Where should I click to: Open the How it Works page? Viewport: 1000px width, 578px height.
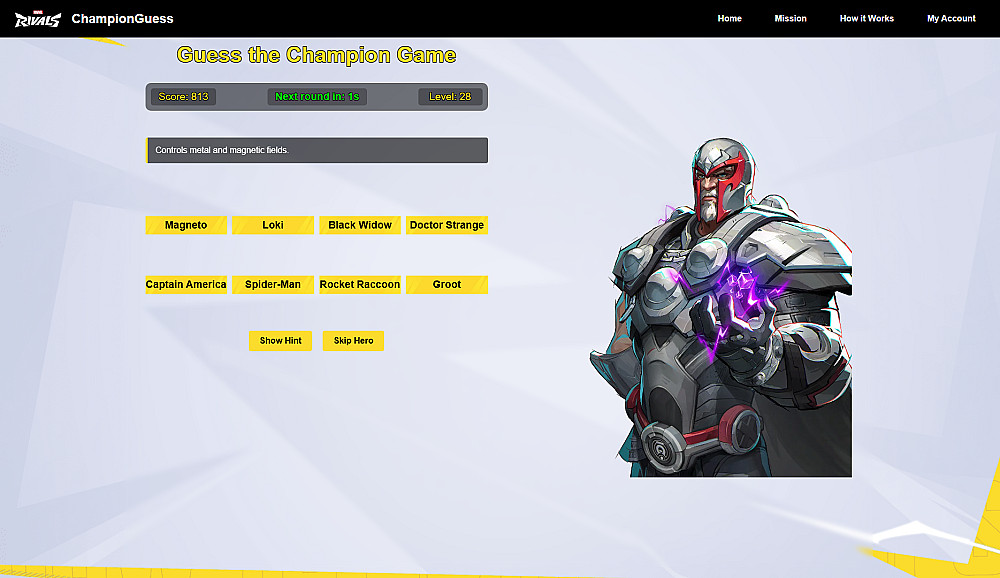tap(867, 18)
